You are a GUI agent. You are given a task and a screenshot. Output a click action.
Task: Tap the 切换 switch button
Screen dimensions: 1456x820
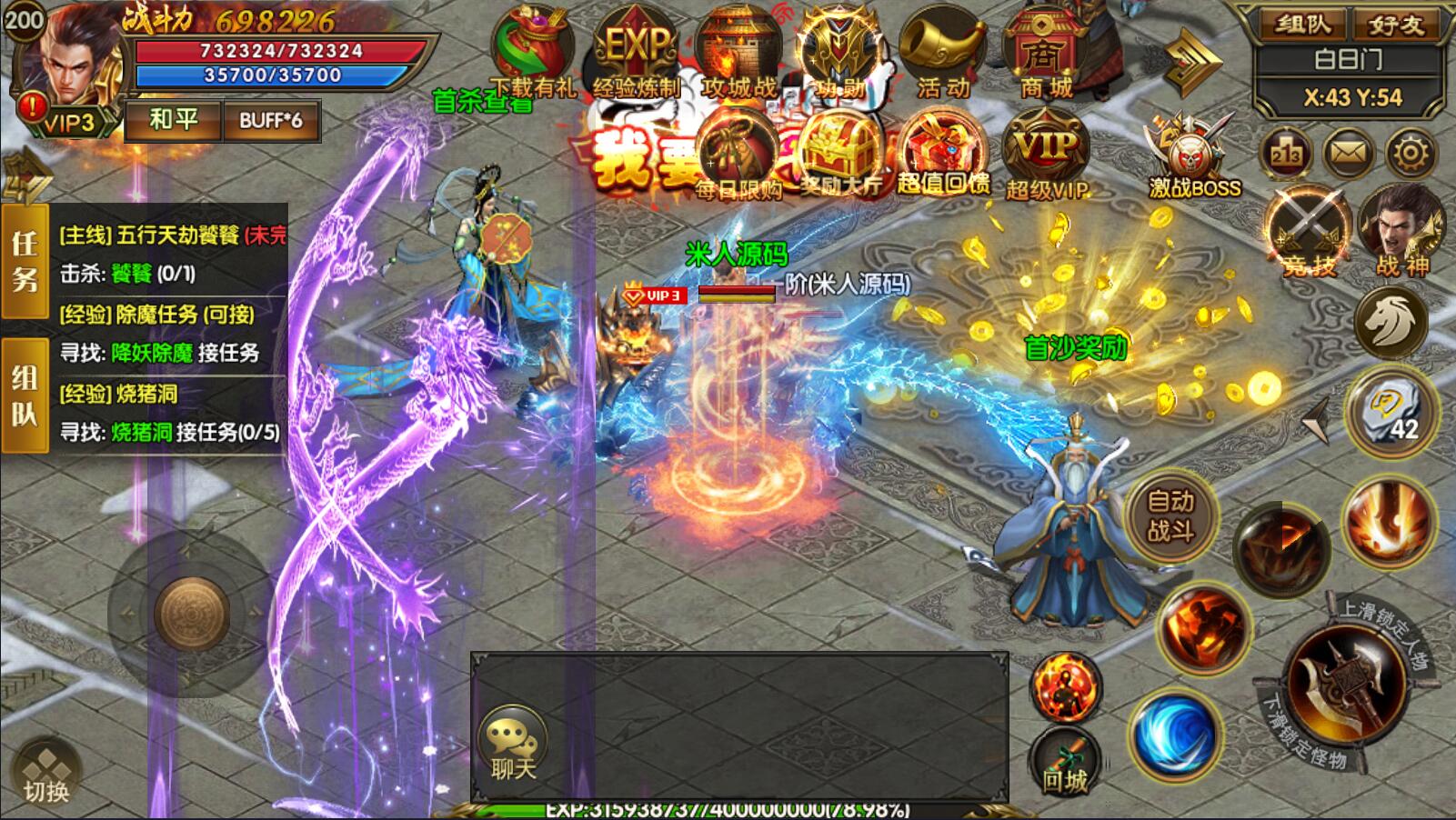pos(46,770)
